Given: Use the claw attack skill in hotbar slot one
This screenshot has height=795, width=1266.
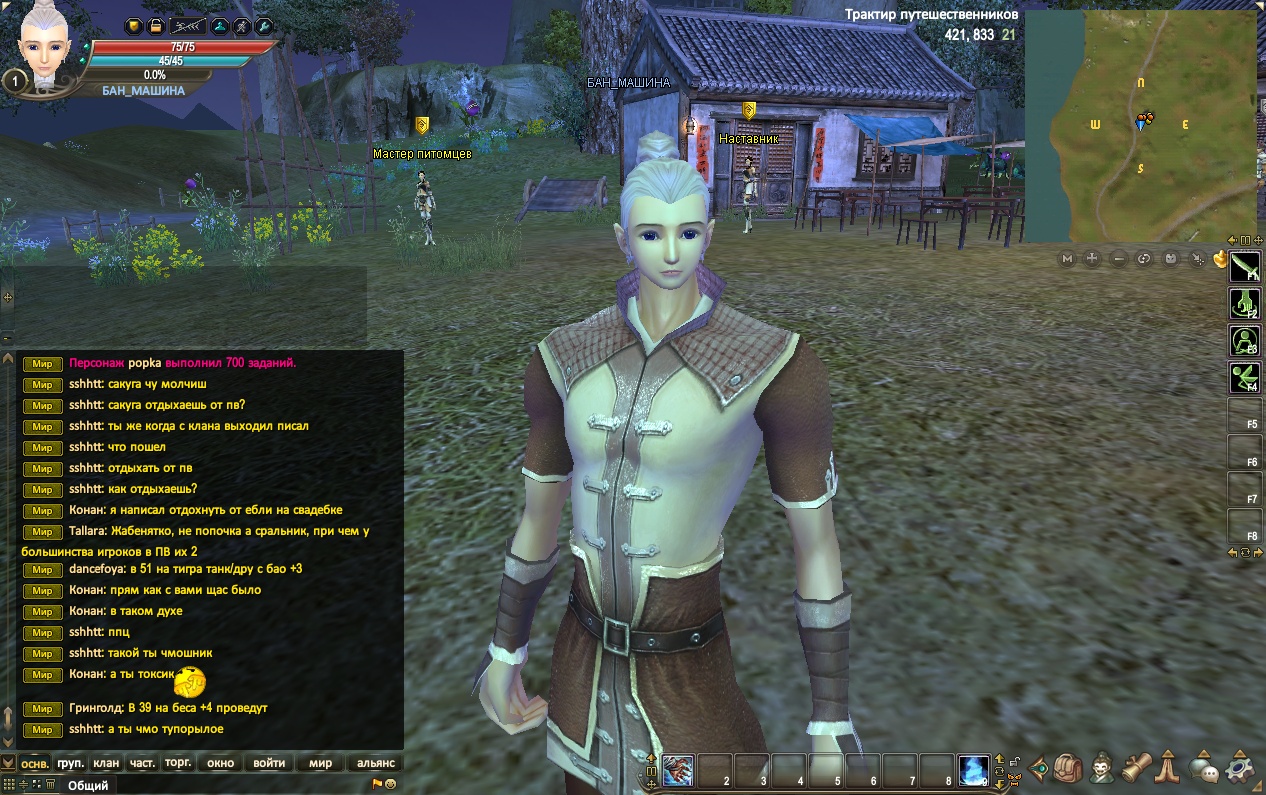Looking at the screenshot, I should 678,771.
